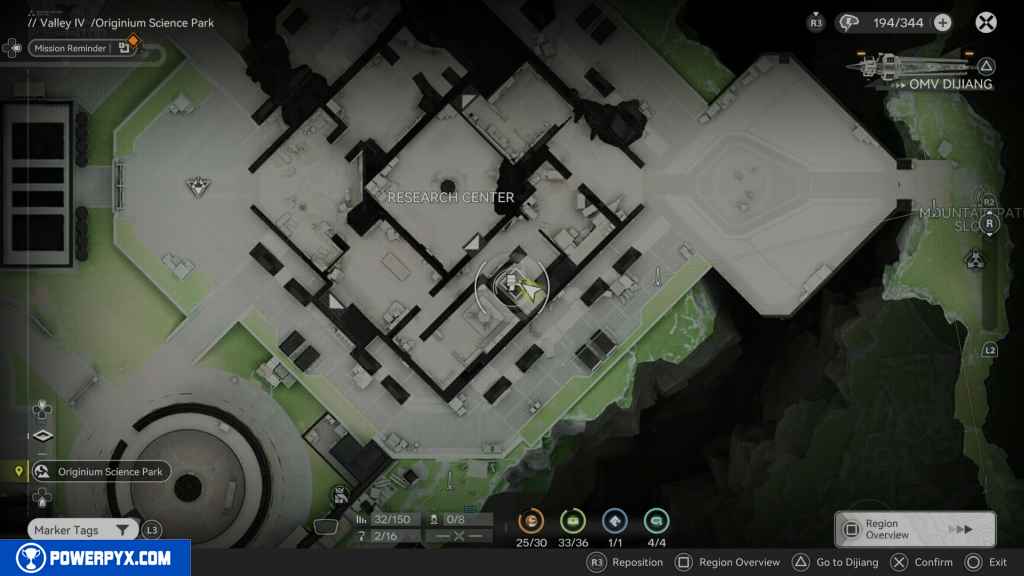
Task: Open the blue diamond counter showing 1/1
Action: pos(615,520)
